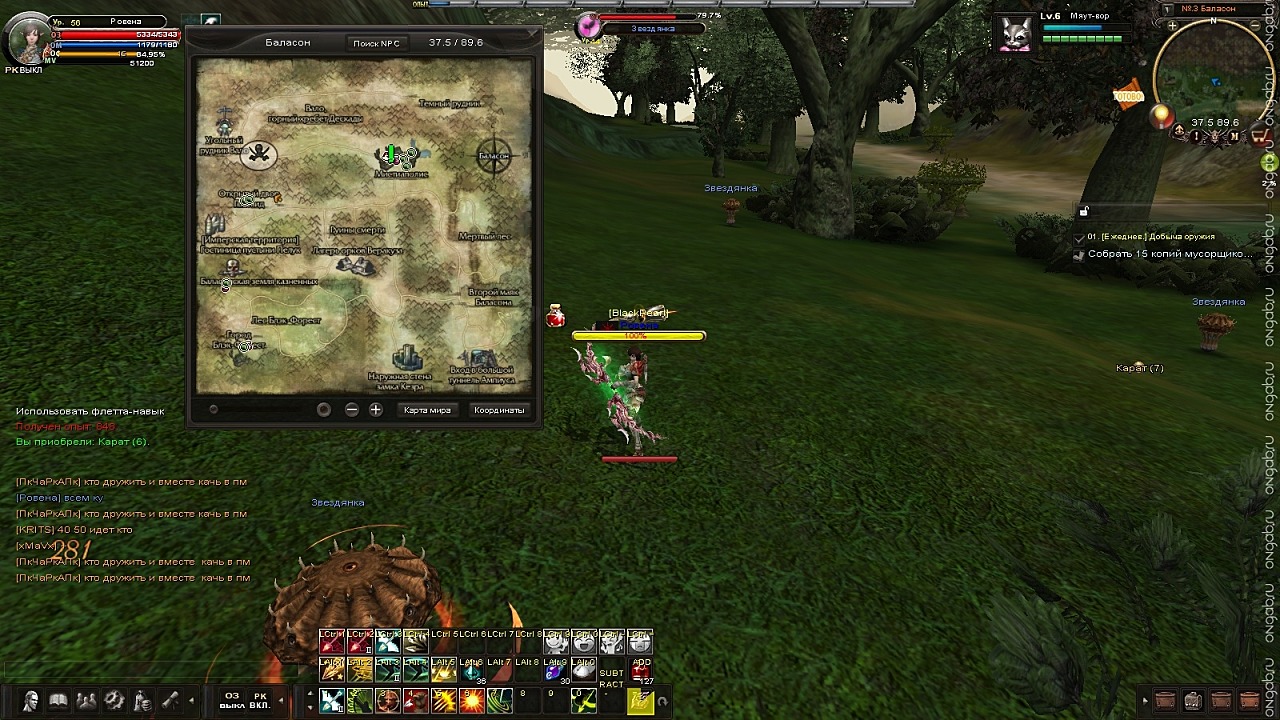The image size is (1280, 720).
Task: Open settings with the gear icon
Action: [114, 701]
